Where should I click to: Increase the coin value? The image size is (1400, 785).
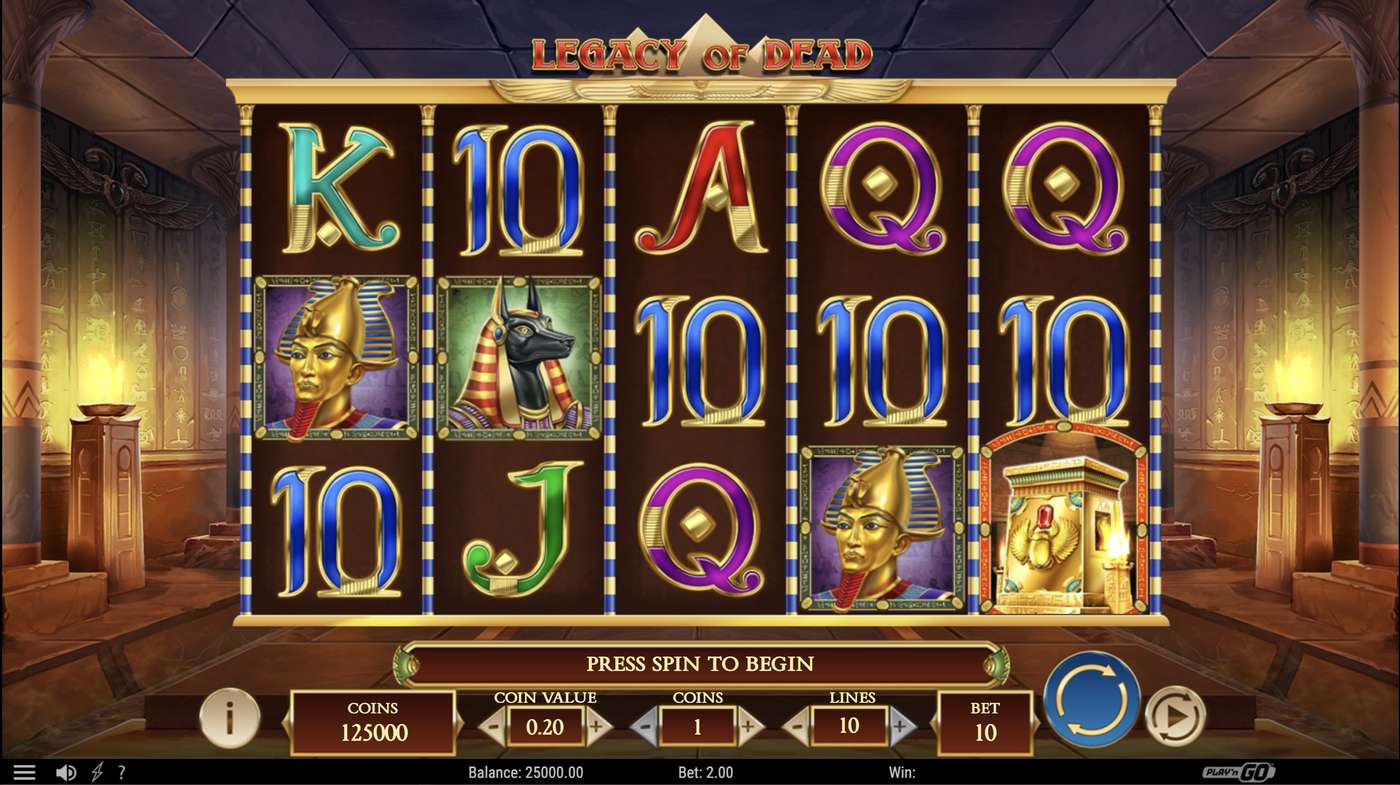(598, 727)
